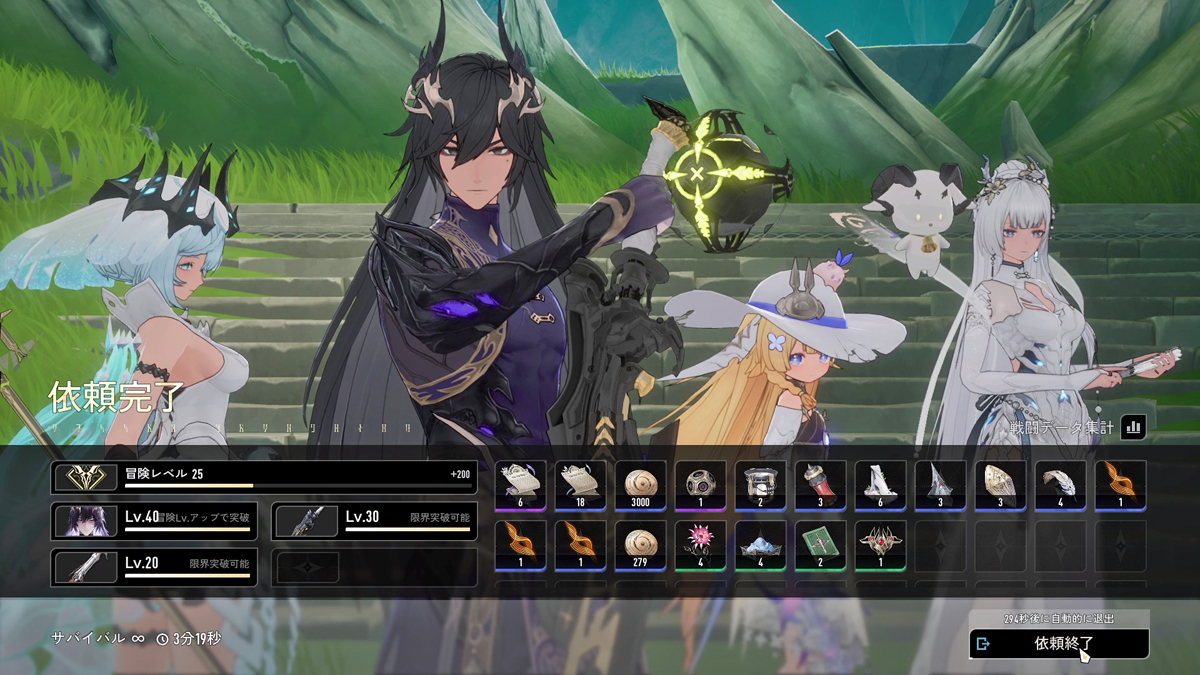The height and width of the screenshot is (675, 1200).
Task: Select the 3000 coin reward slot
Action: pyautogui.click(x=640, y=486)
